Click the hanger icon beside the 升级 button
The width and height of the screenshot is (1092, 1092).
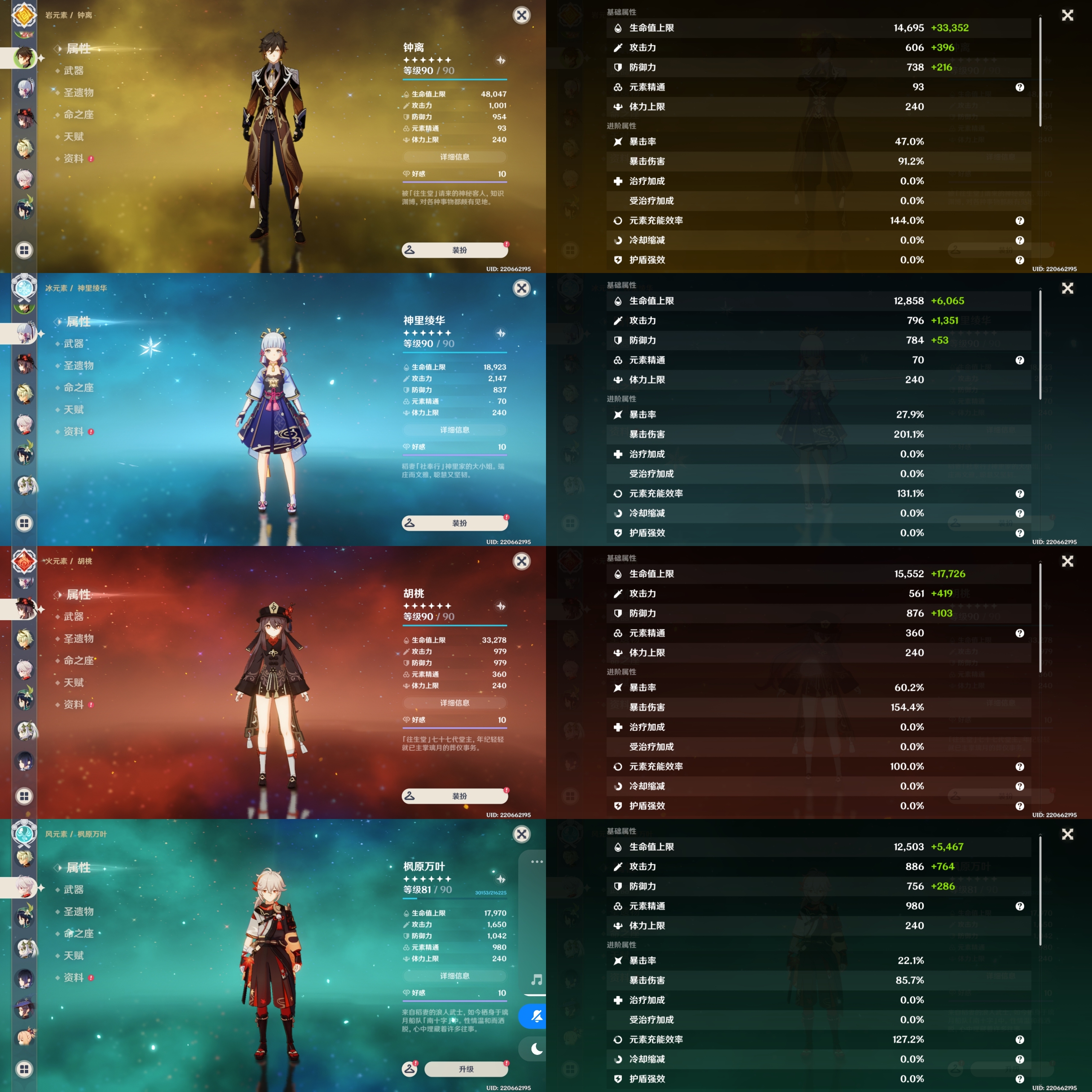pyautogui.click(x=410, y=1069)
